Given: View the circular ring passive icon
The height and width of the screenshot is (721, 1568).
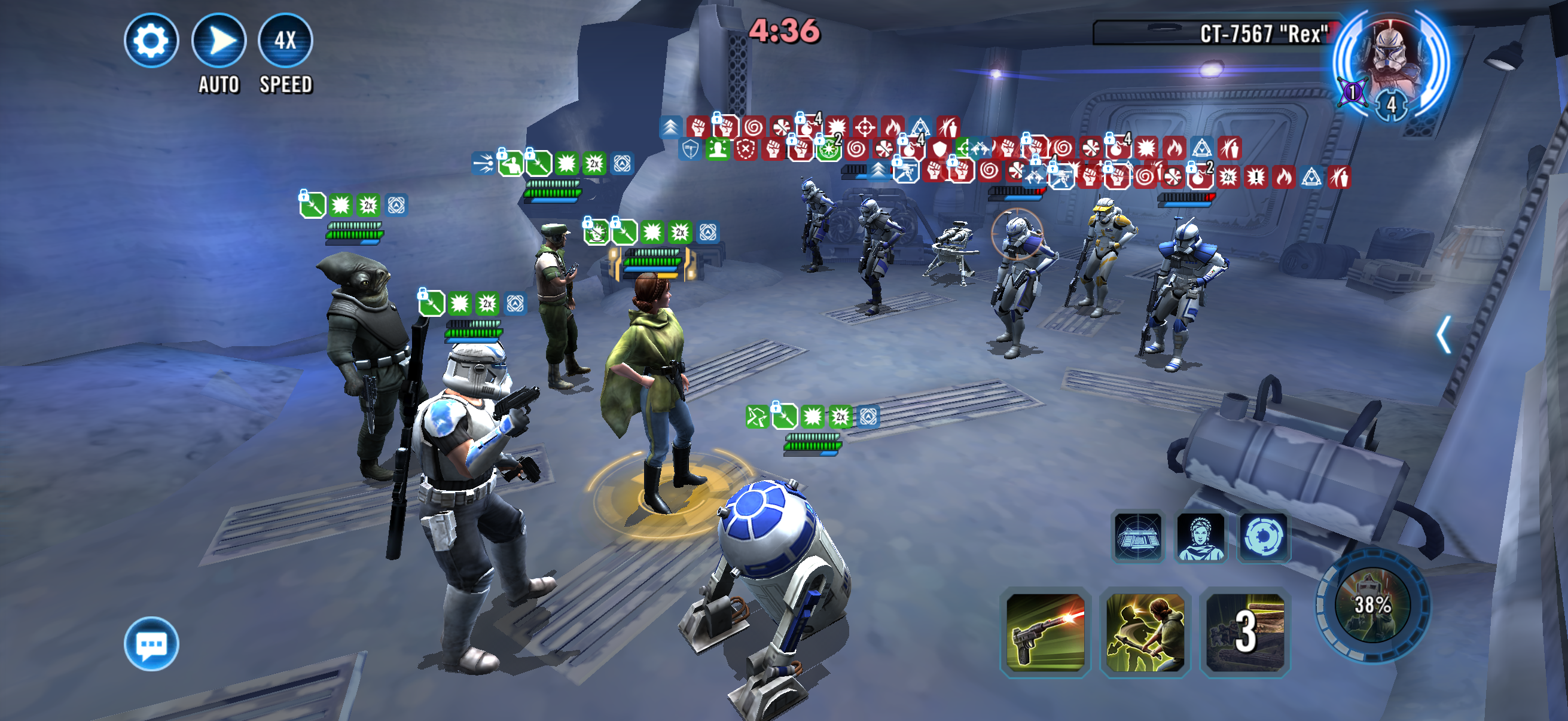Looking at the screenshot, I should click(1264, 537).
